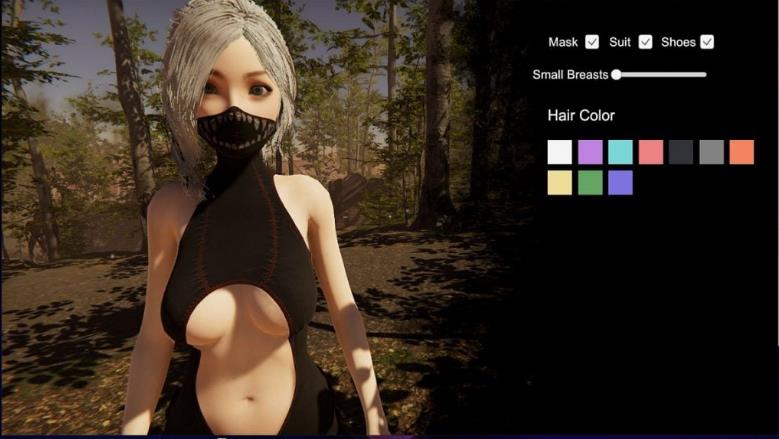Screen dimensions: 779x439
Task: Select the purple hair color swatch
Action: coord(590,152)
